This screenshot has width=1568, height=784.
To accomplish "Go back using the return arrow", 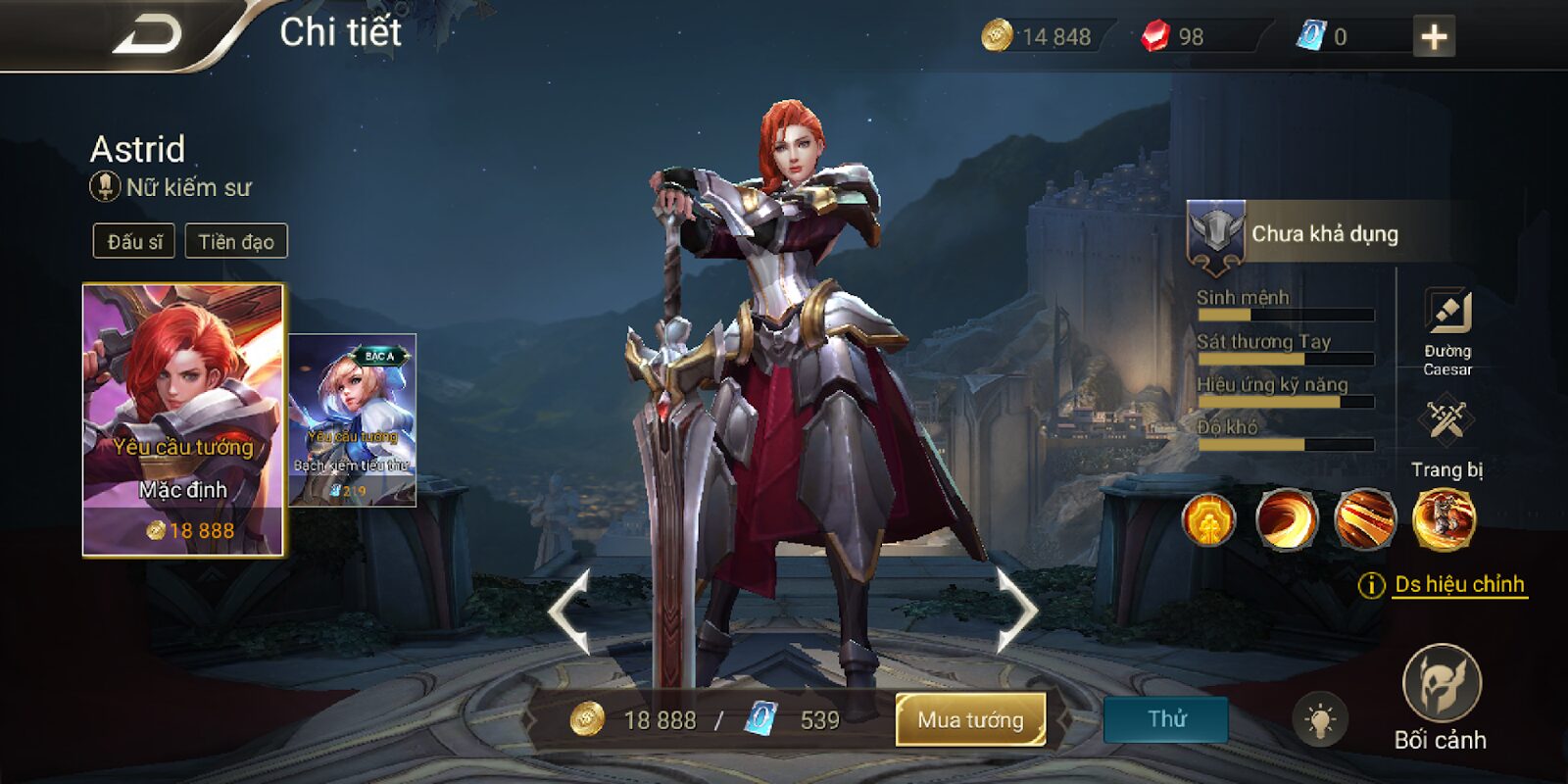I will pyautogui.click(x=149, y=35).
